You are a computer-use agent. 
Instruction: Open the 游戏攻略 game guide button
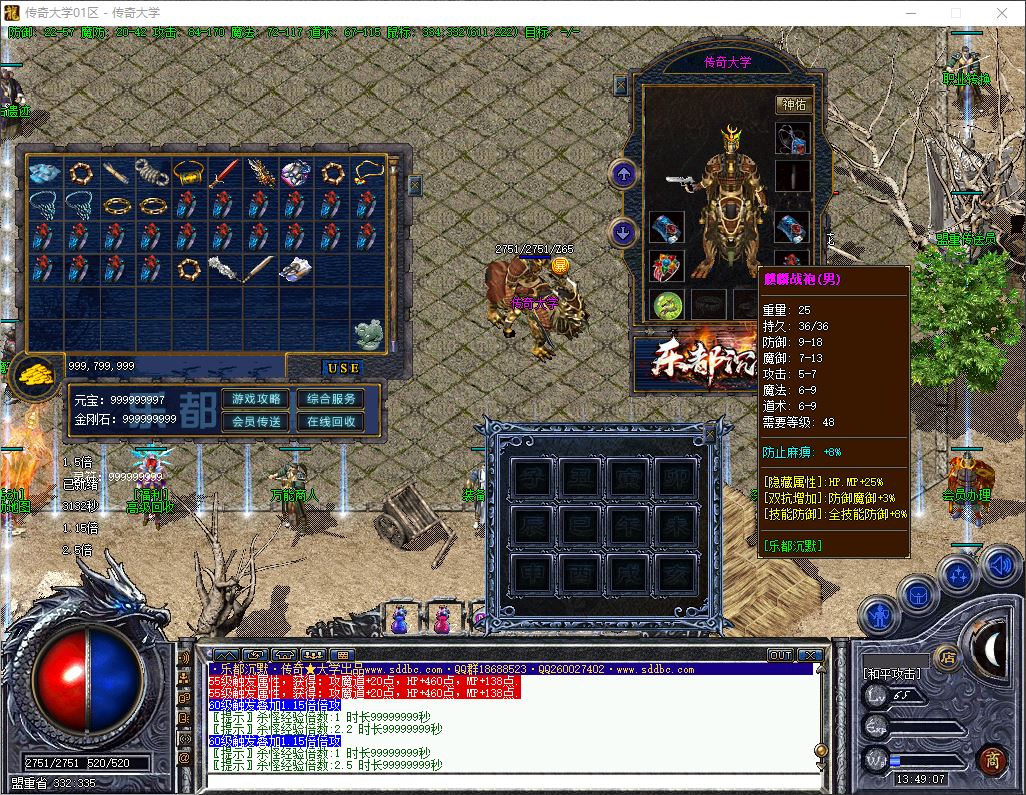coord(256,399)
